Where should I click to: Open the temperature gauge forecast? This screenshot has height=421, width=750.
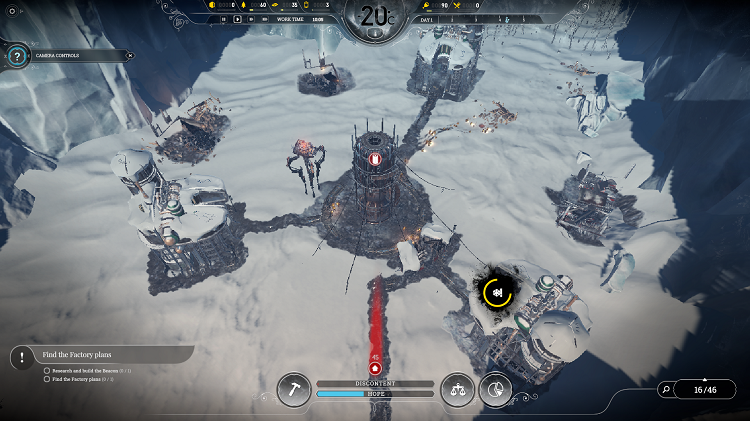[374, 17]
